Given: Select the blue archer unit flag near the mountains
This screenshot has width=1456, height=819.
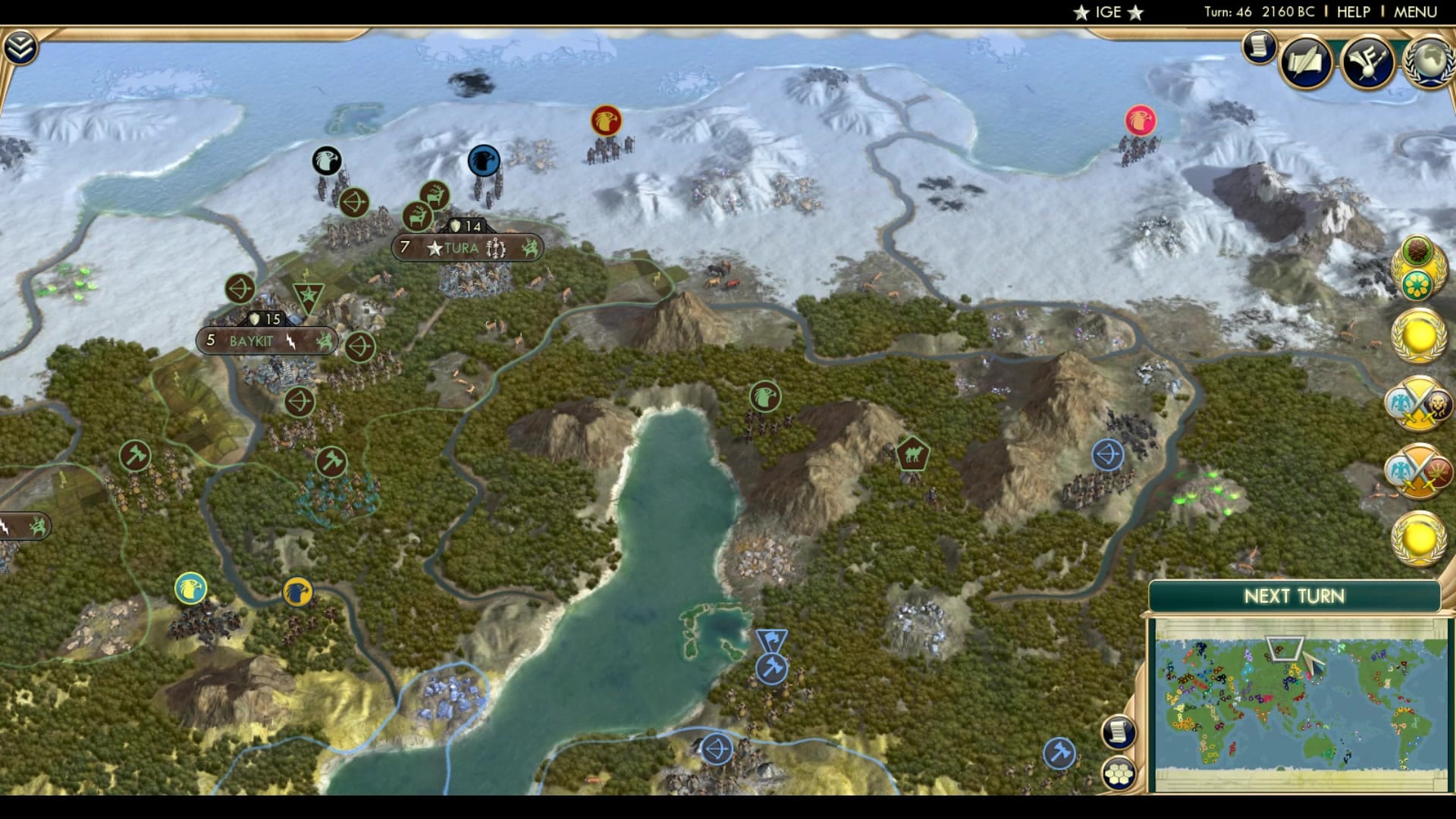Looking at the screenshot, I should click(1106, 453).
